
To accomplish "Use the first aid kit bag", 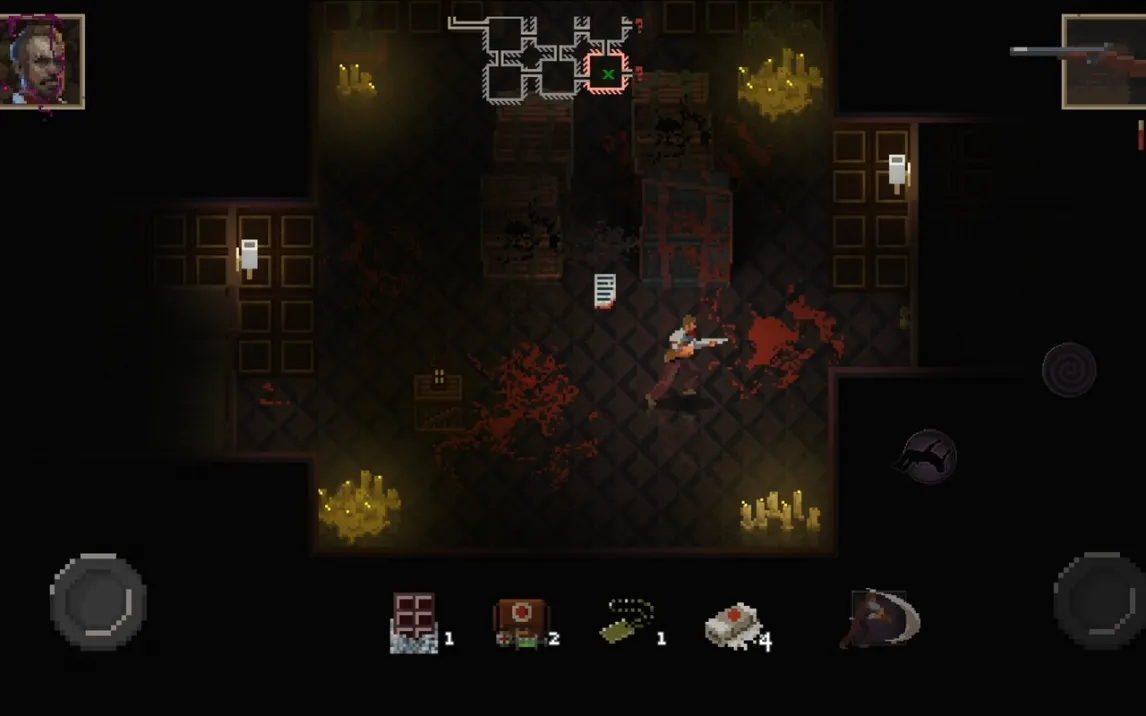I will (521, 623).
